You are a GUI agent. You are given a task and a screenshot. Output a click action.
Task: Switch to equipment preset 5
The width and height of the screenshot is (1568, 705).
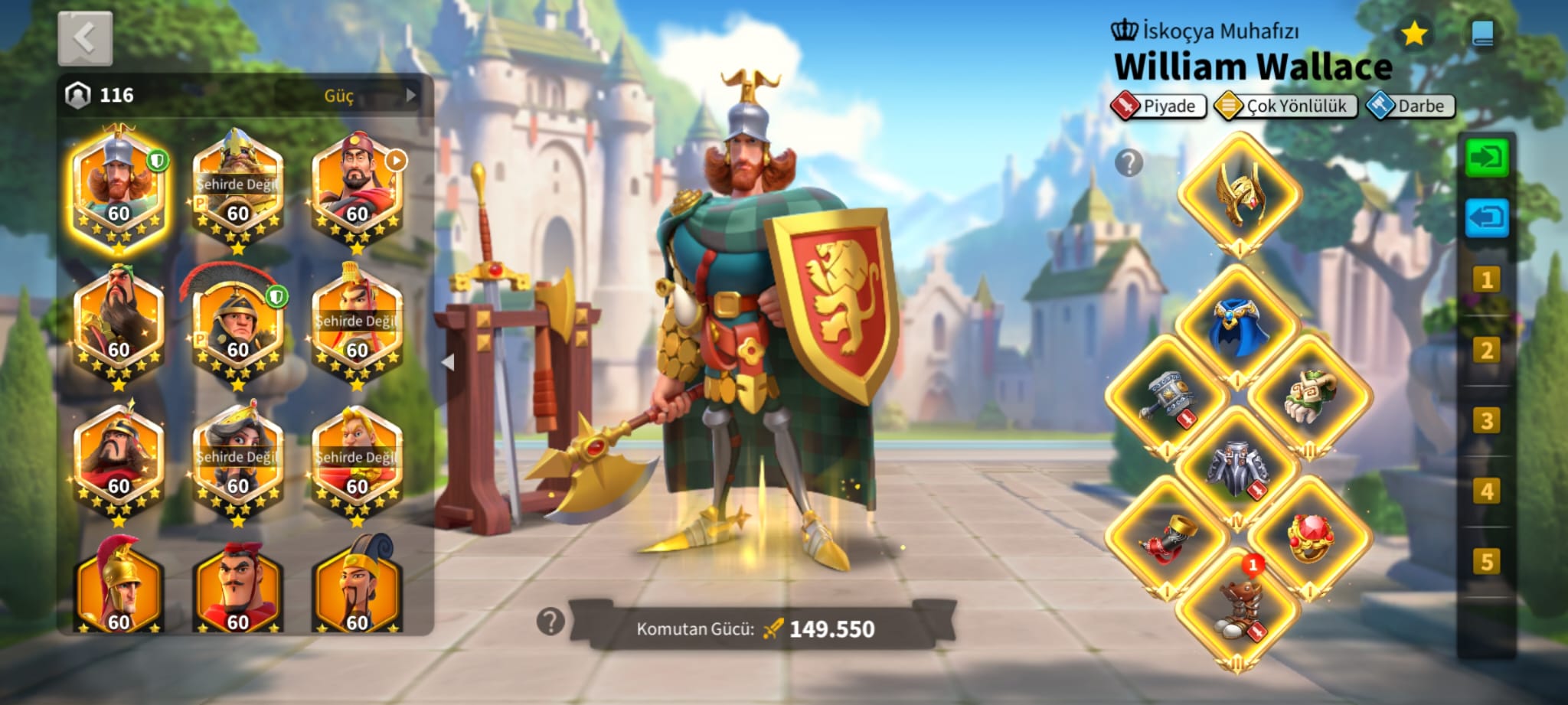(x=1486, y=562)
